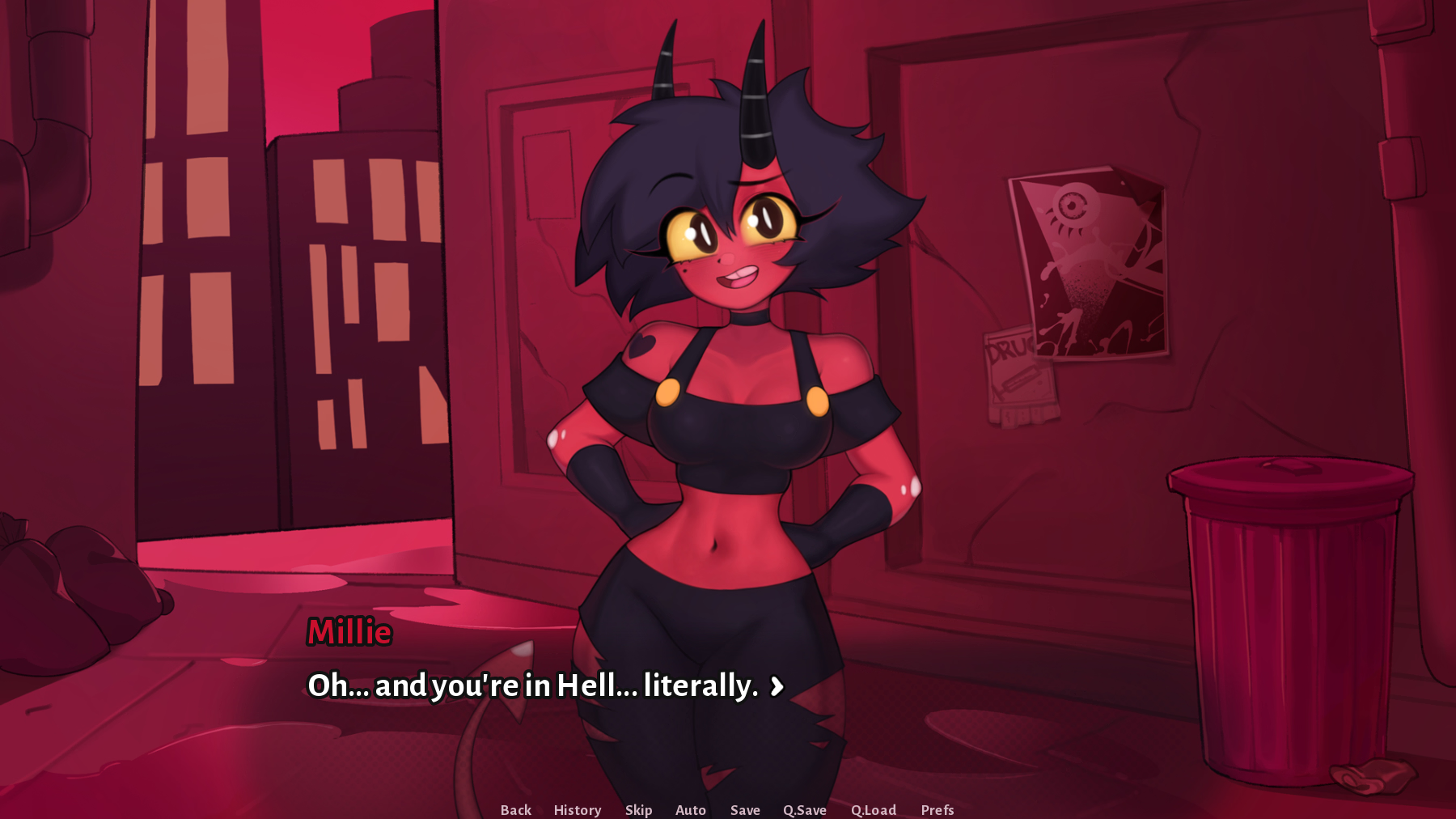Enable Skip mode
This screenshot has height=819, width=1456.
[638, 809]
